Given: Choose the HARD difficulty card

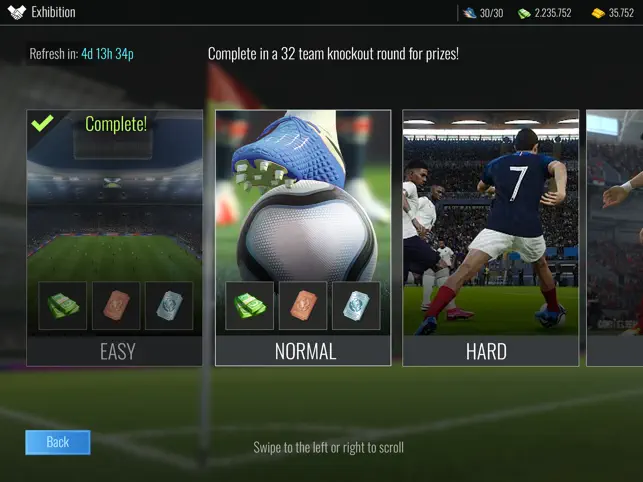Looking at the screenshot, I should pyautogui.click(x=490, y=237).
